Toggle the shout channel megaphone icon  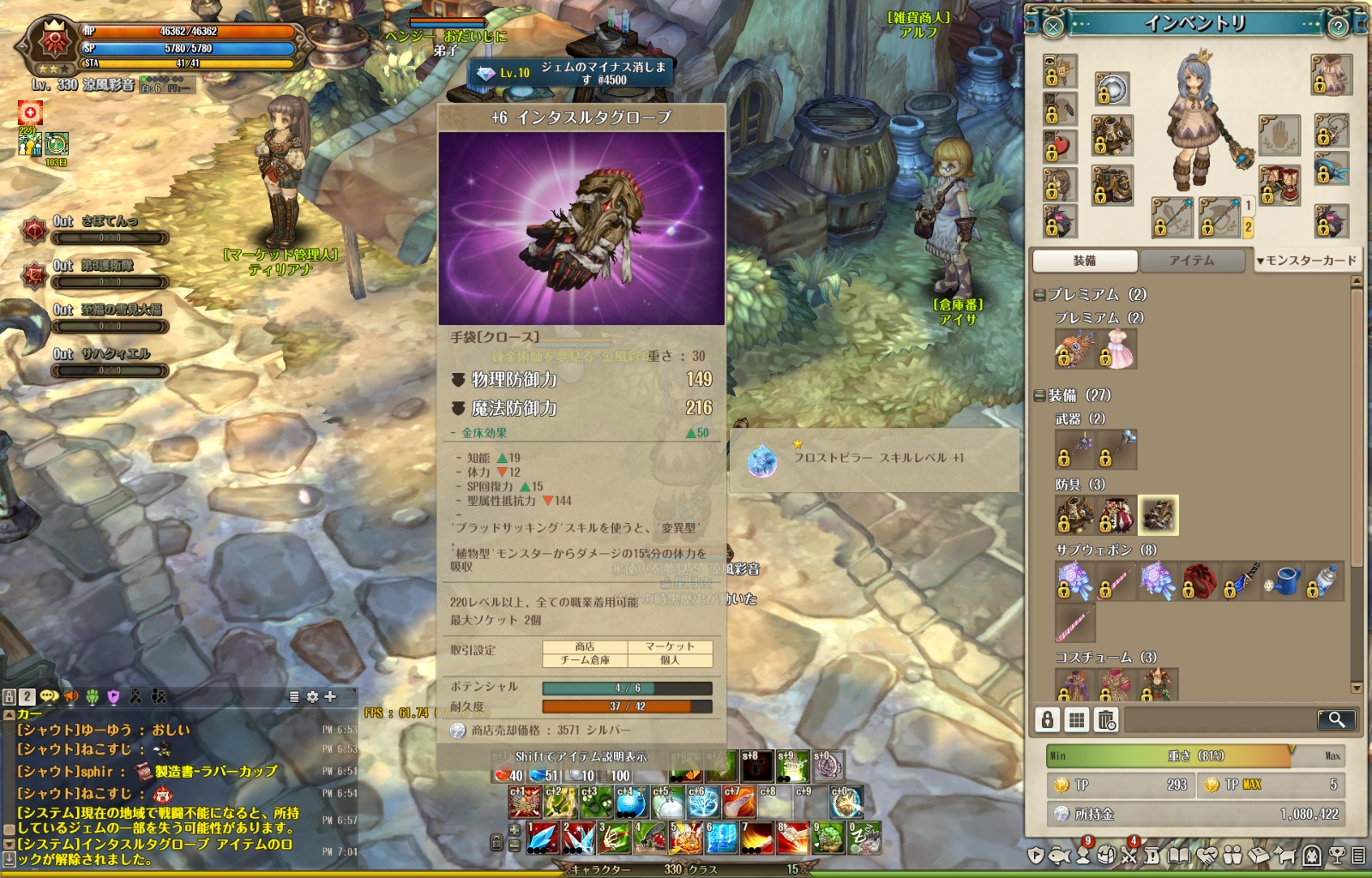click(x=71, y=695)
